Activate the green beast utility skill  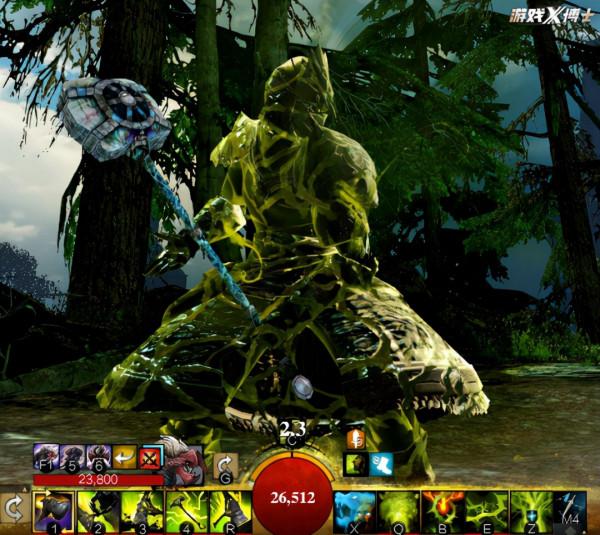pyautogui.click(x=398, y=511)
